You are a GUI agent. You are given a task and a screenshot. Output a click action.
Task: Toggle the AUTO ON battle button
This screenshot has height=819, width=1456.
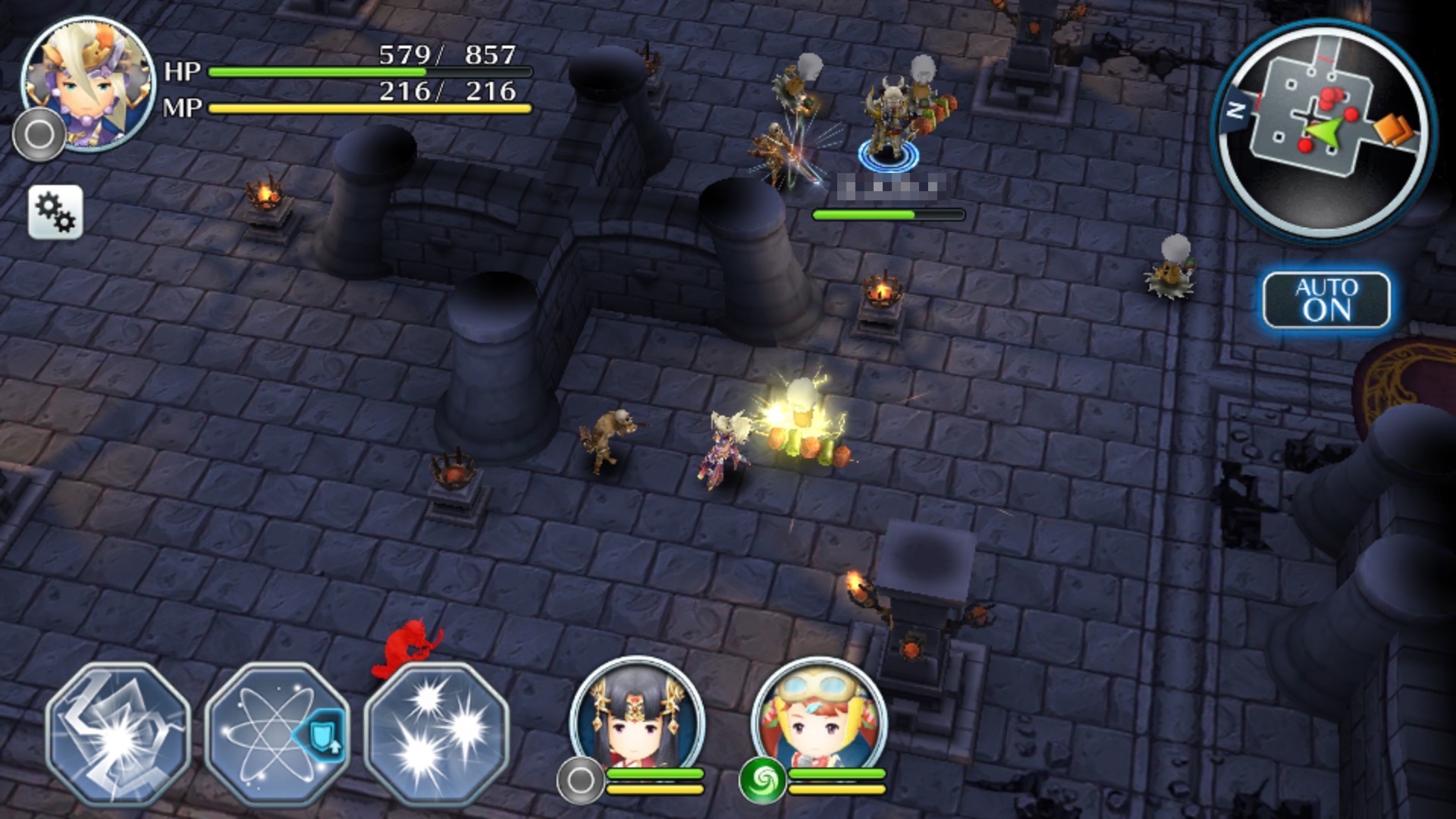[x=1326, y=300]
